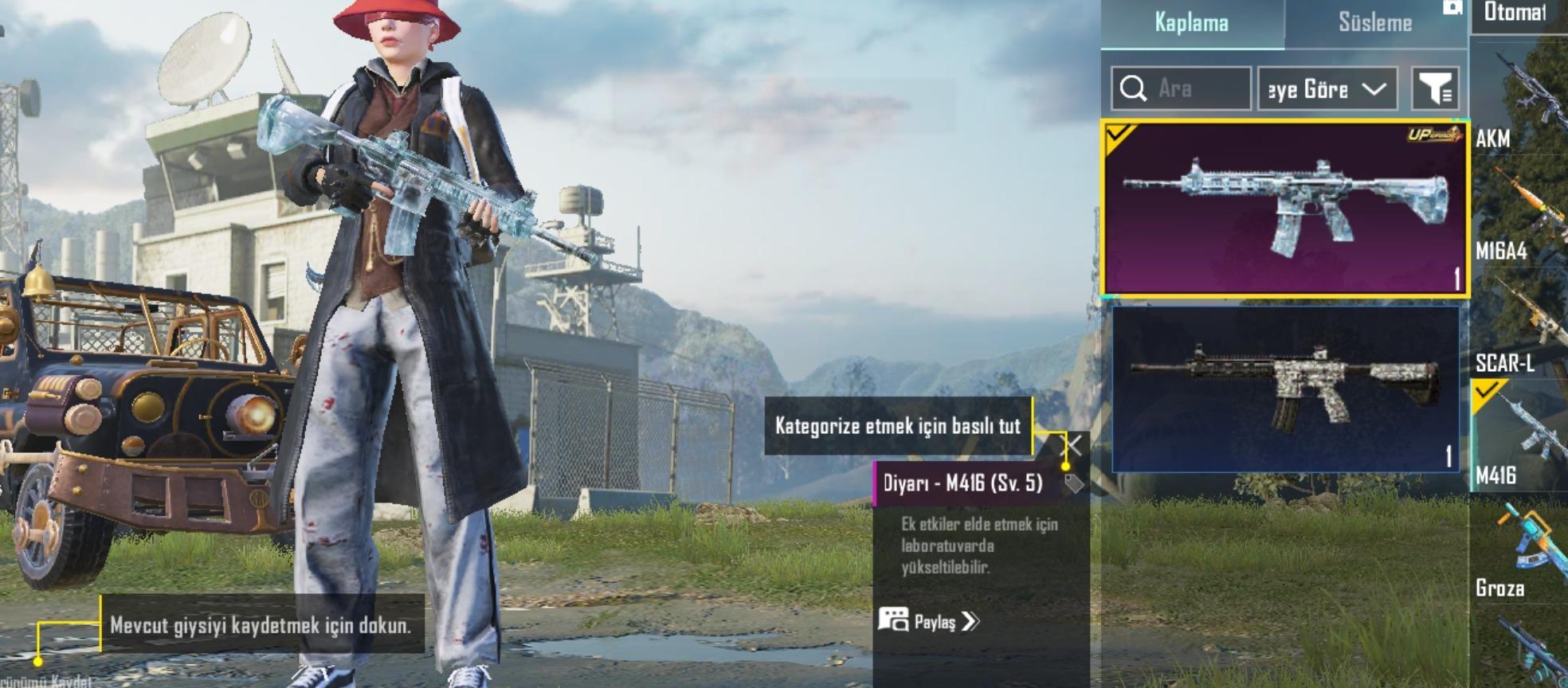Open the Otomatik weapon type tab

(x=1515, y=14)
